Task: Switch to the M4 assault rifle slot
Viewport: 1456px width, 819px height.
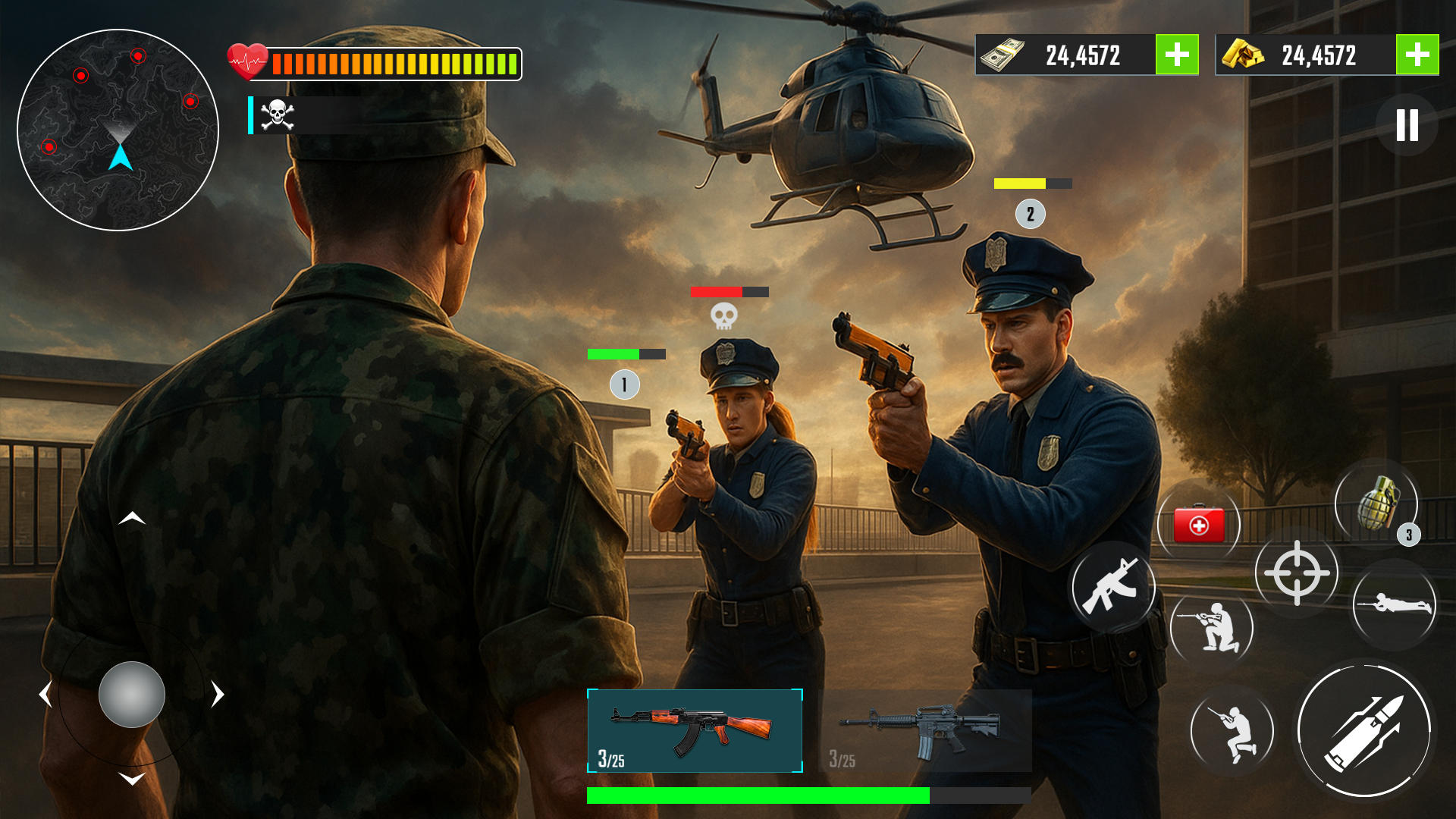Action: point(925,730)
